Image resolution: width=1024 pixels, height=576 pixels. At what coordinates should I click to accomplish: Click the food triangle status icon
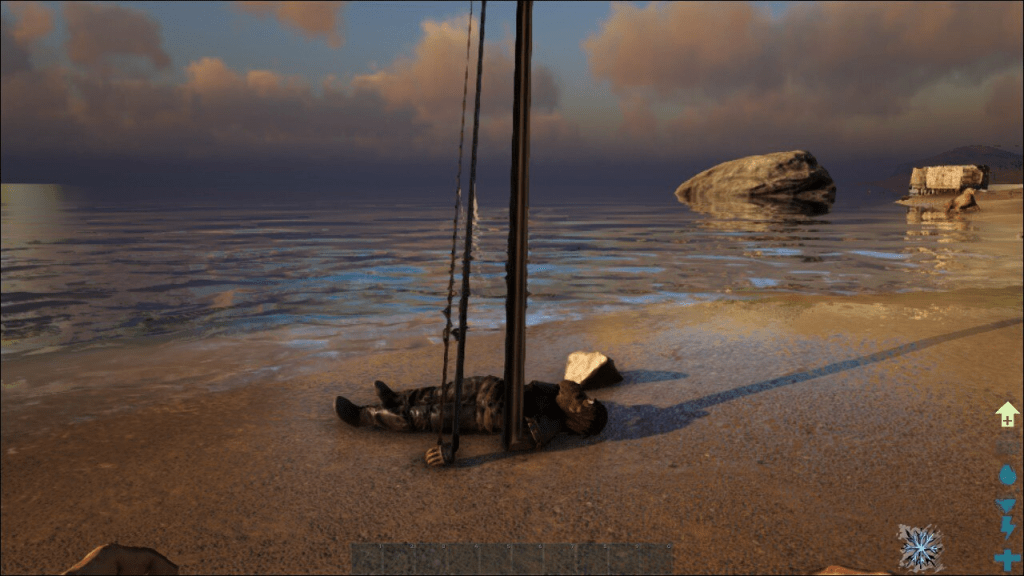[1006, 505]
